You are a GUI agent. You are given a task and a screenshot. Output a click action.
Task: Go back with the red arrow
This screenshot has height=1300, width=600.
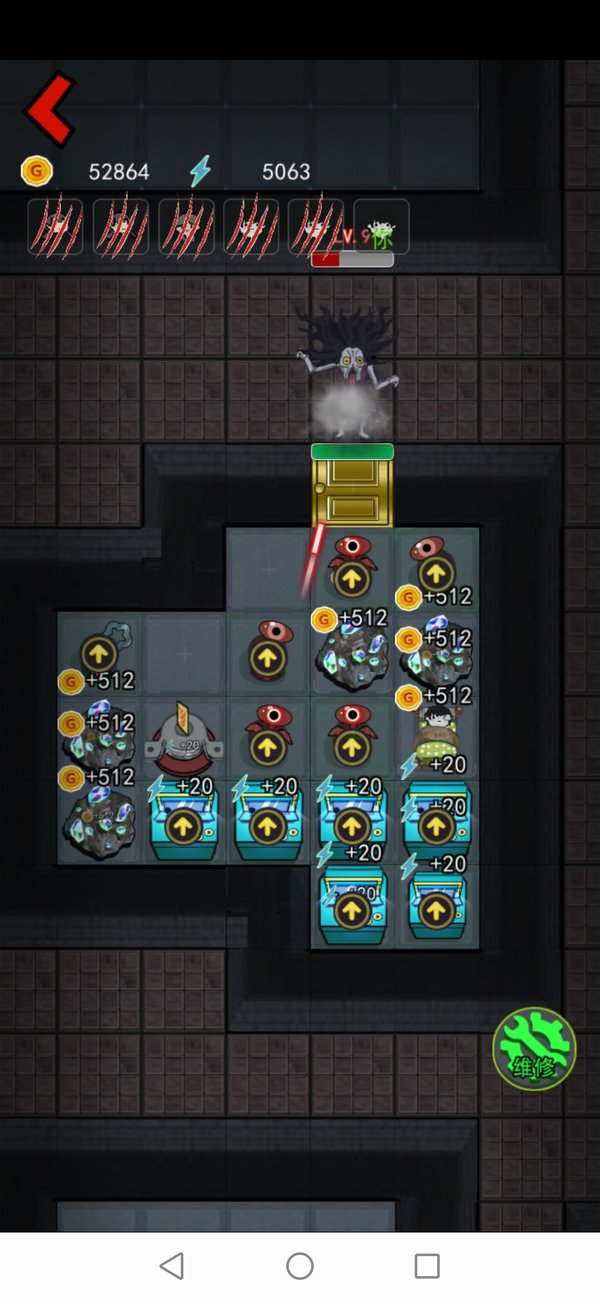point(50,109)
